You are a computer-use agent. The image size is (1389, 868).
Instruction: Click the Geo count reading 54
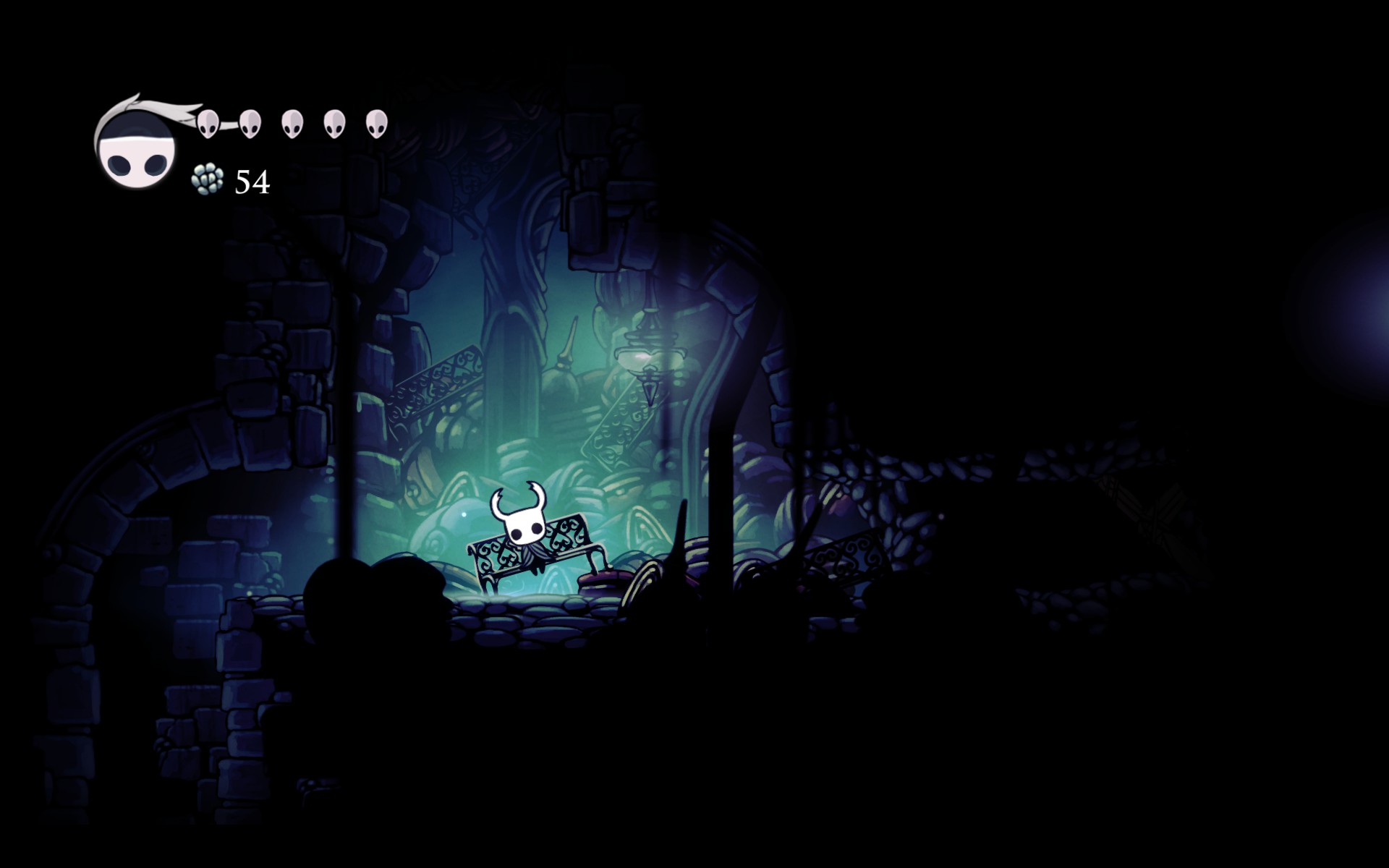(x=252, y=183)
